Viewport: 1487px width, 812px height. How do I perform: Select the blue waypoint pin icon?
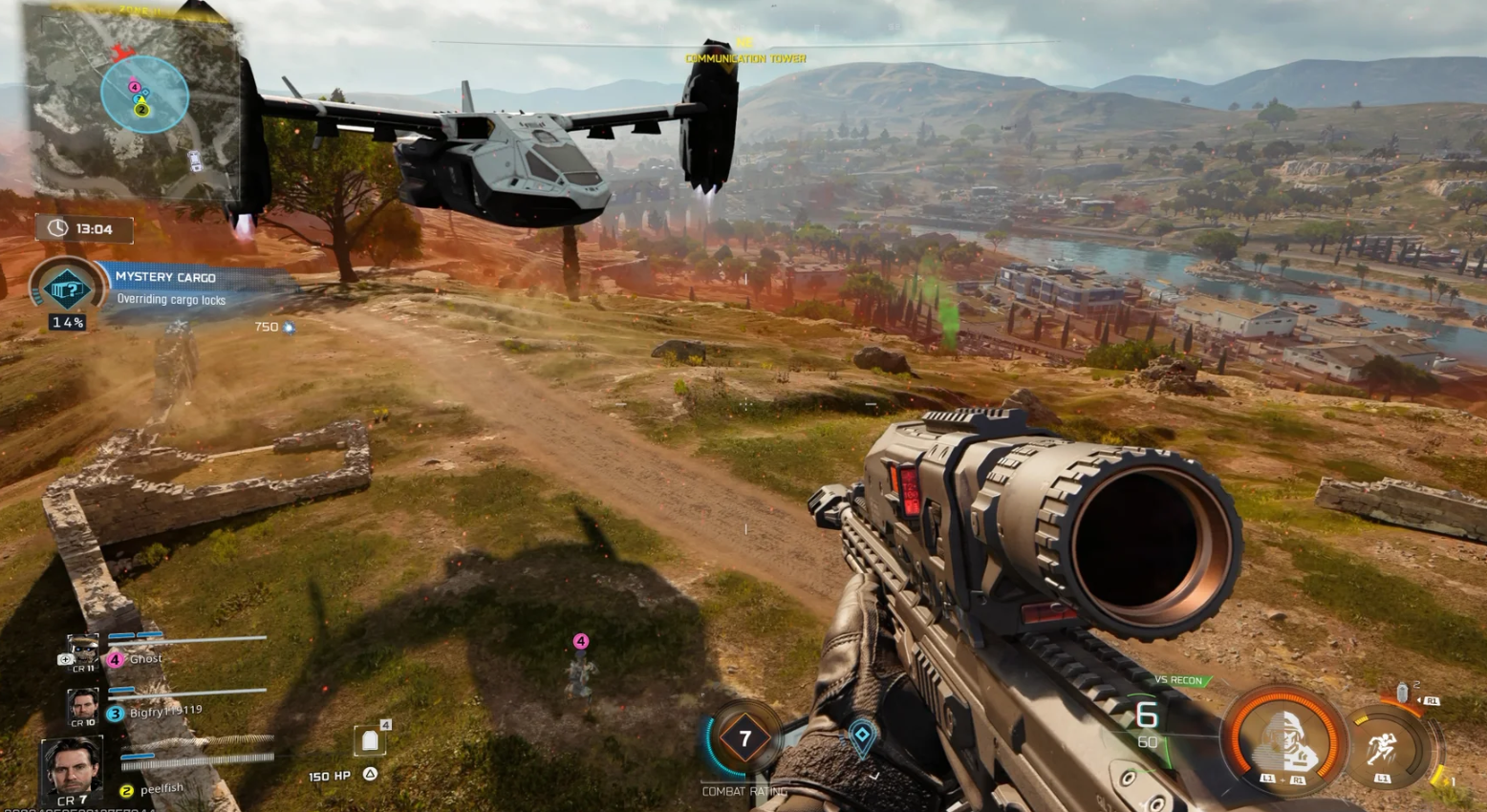coord(862,735)
